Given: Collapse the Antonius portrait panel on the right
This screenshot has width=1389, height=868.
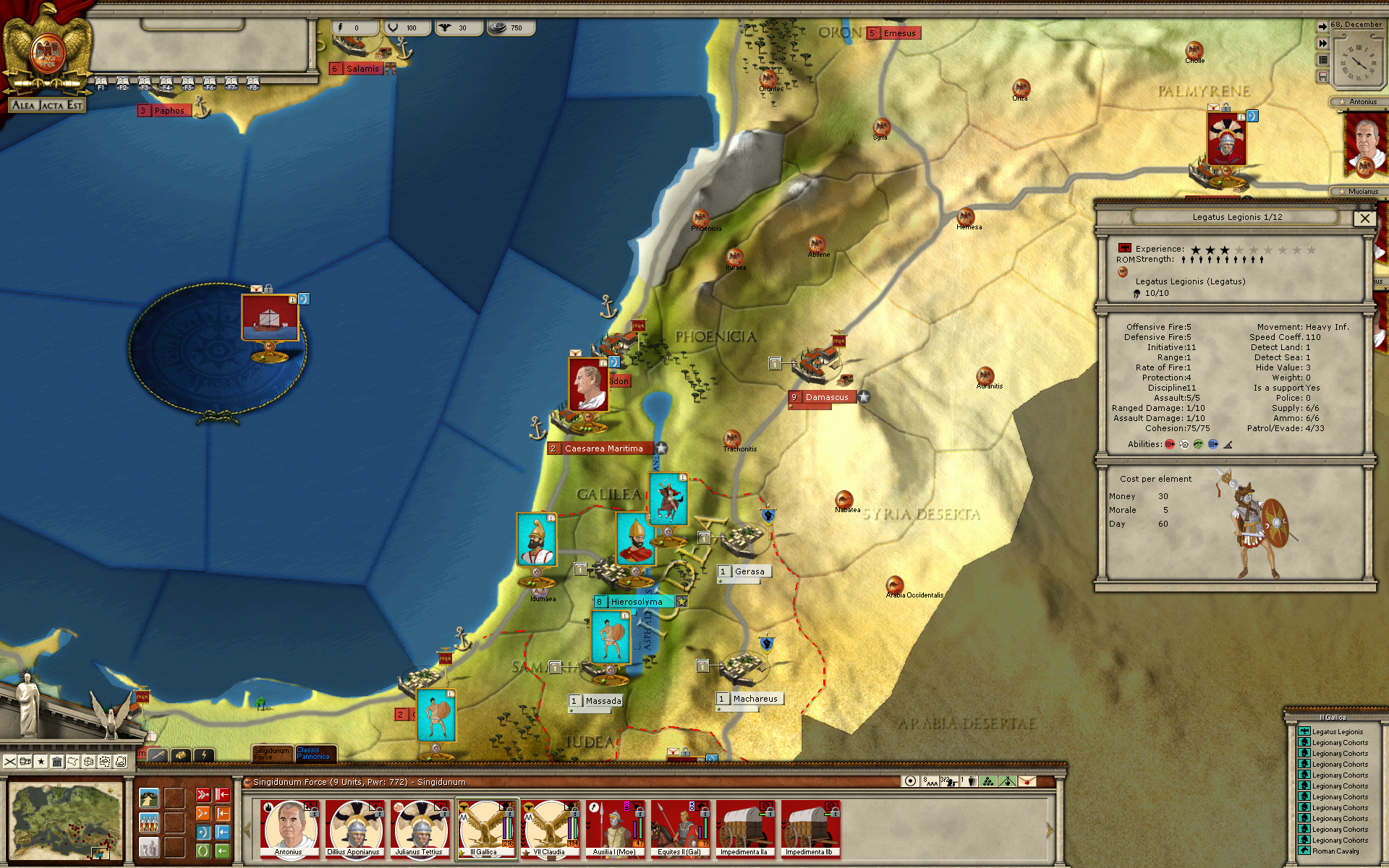Looking at the screenshot, I should (x=1360, y=102).
